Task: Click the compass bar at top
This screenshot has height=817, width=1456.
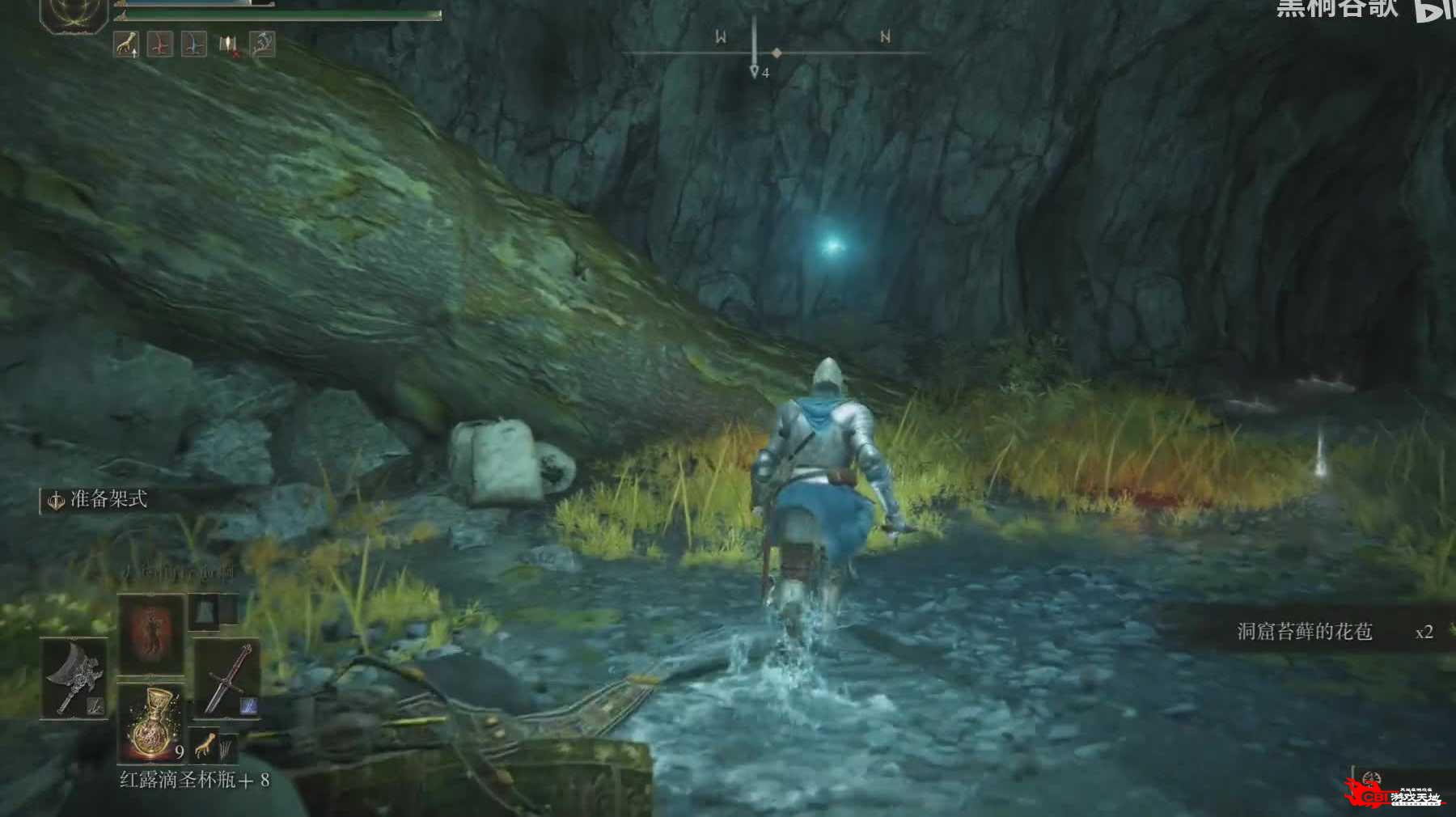Action: click(x=775, y=53)
